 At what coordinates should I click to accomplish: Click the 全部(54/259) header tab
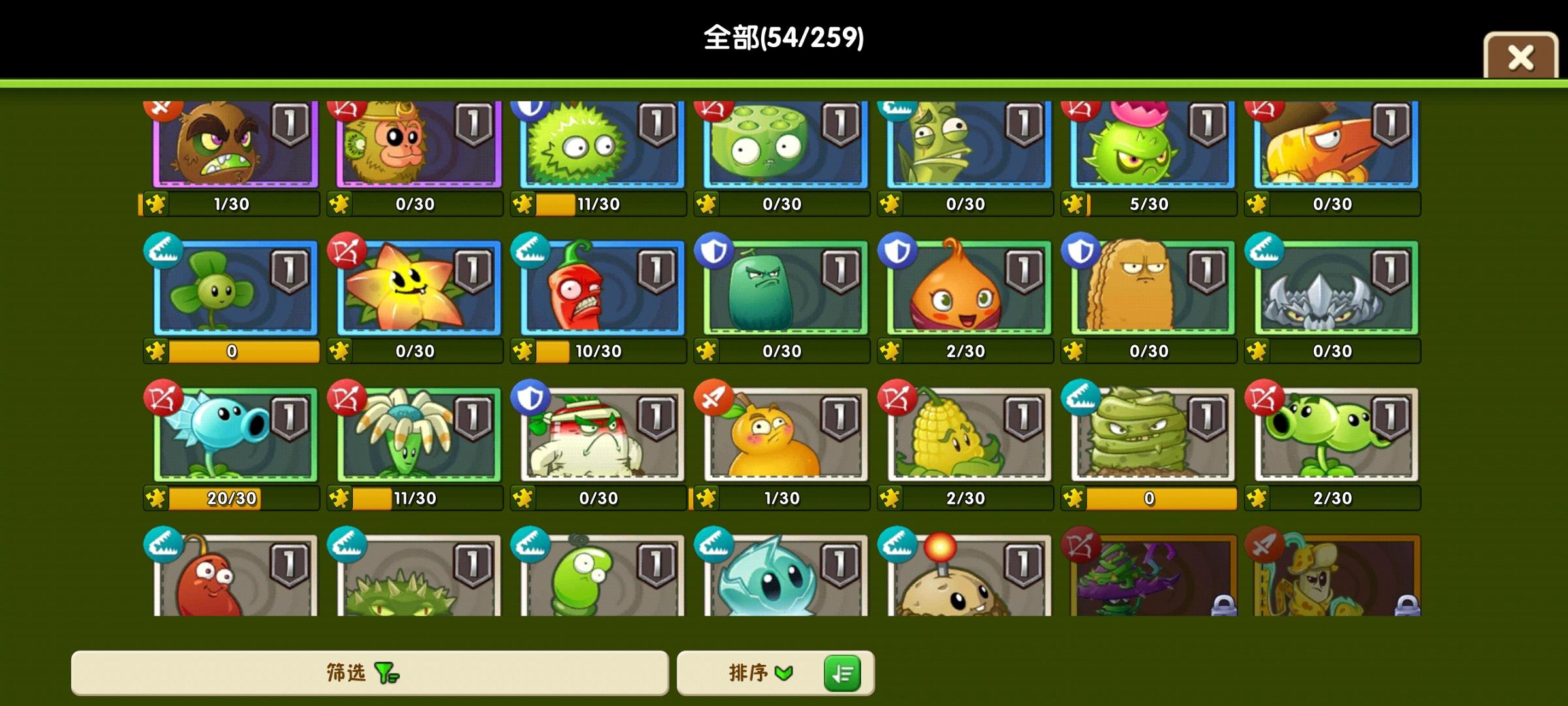click(x=784, y=36)
